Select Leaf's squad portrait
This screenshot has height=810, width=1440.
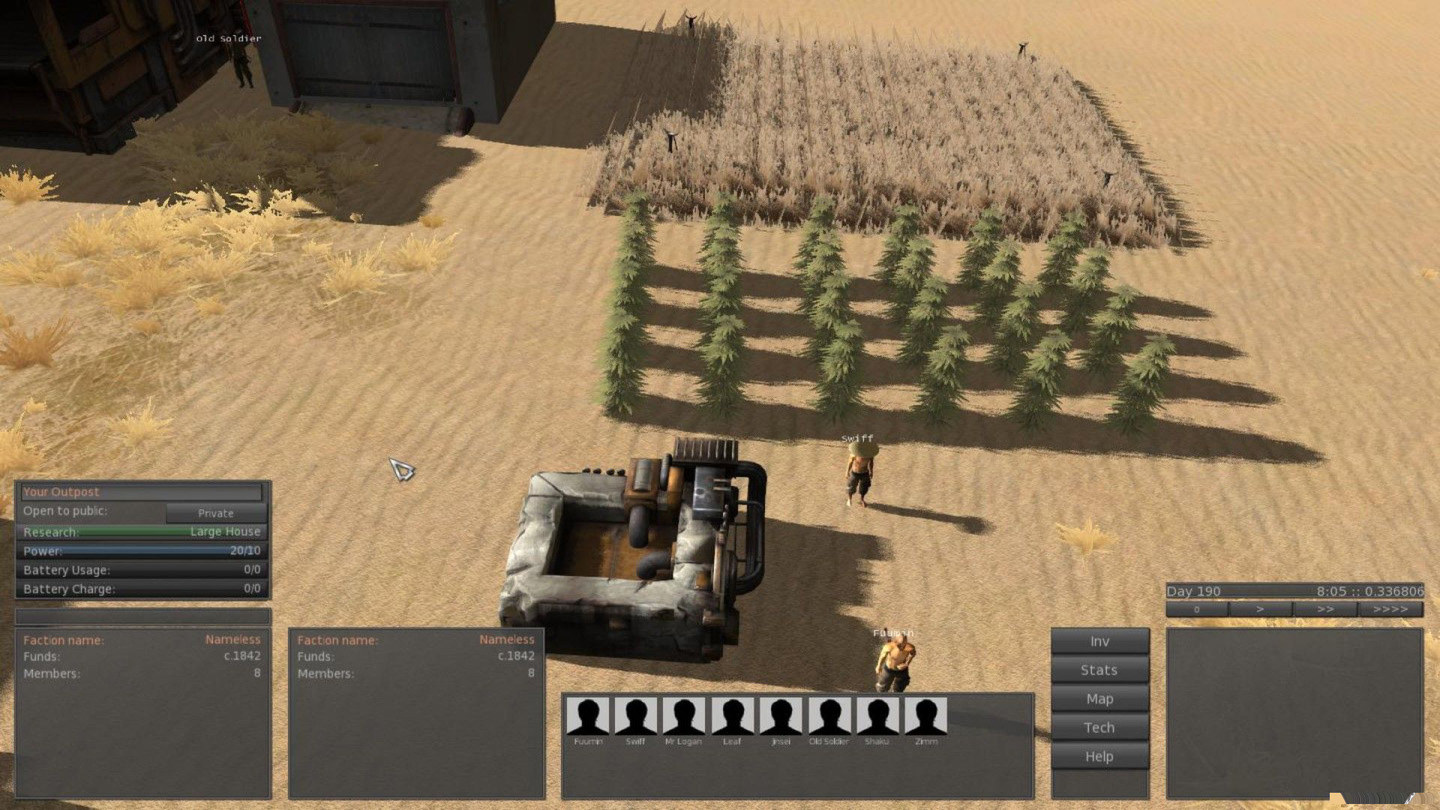(x=732, y=717)
